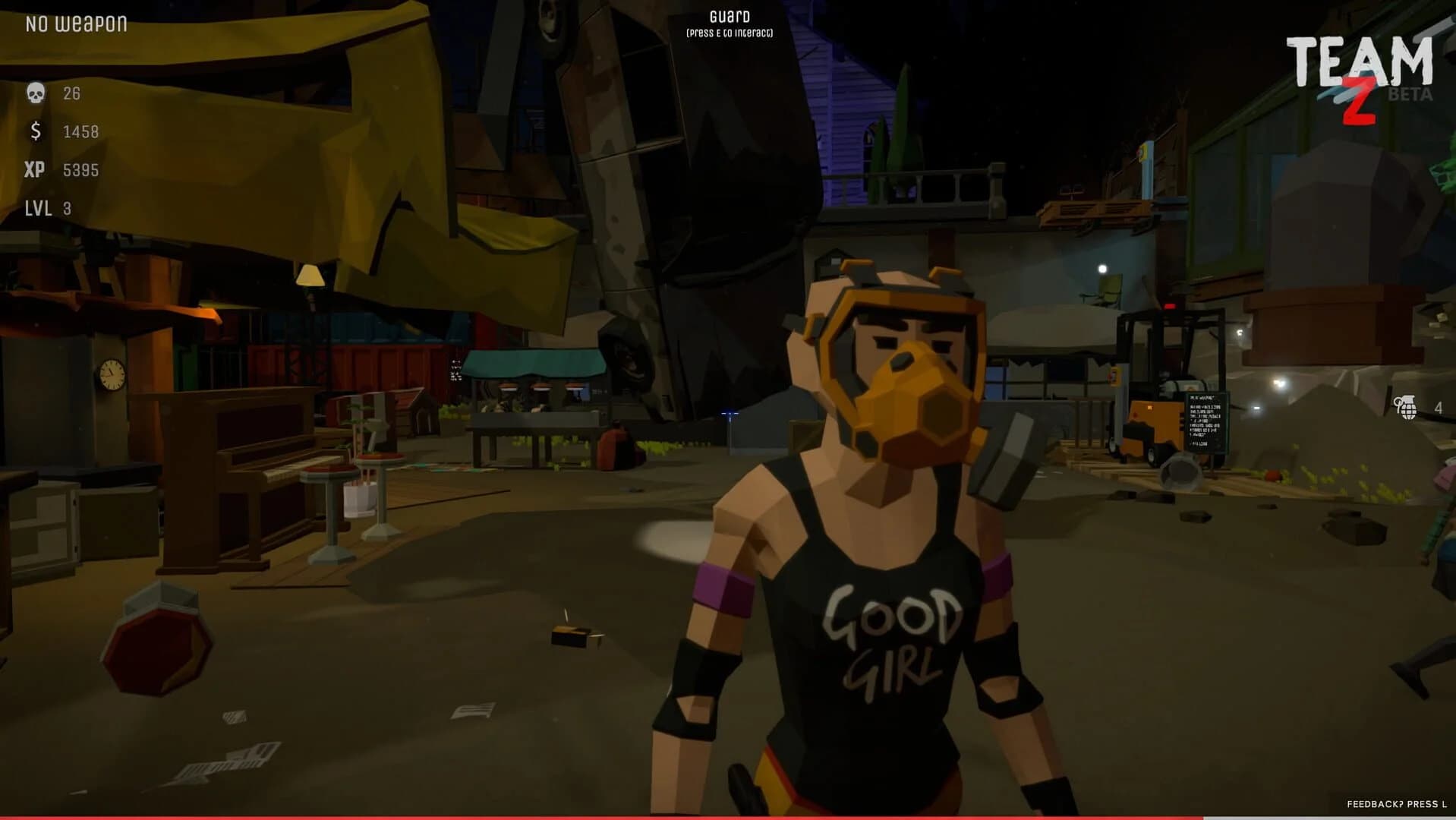This screenshot has height=820, width=1456.
Task: Click the XP stat icon
Action: click(x=37, y=170)
